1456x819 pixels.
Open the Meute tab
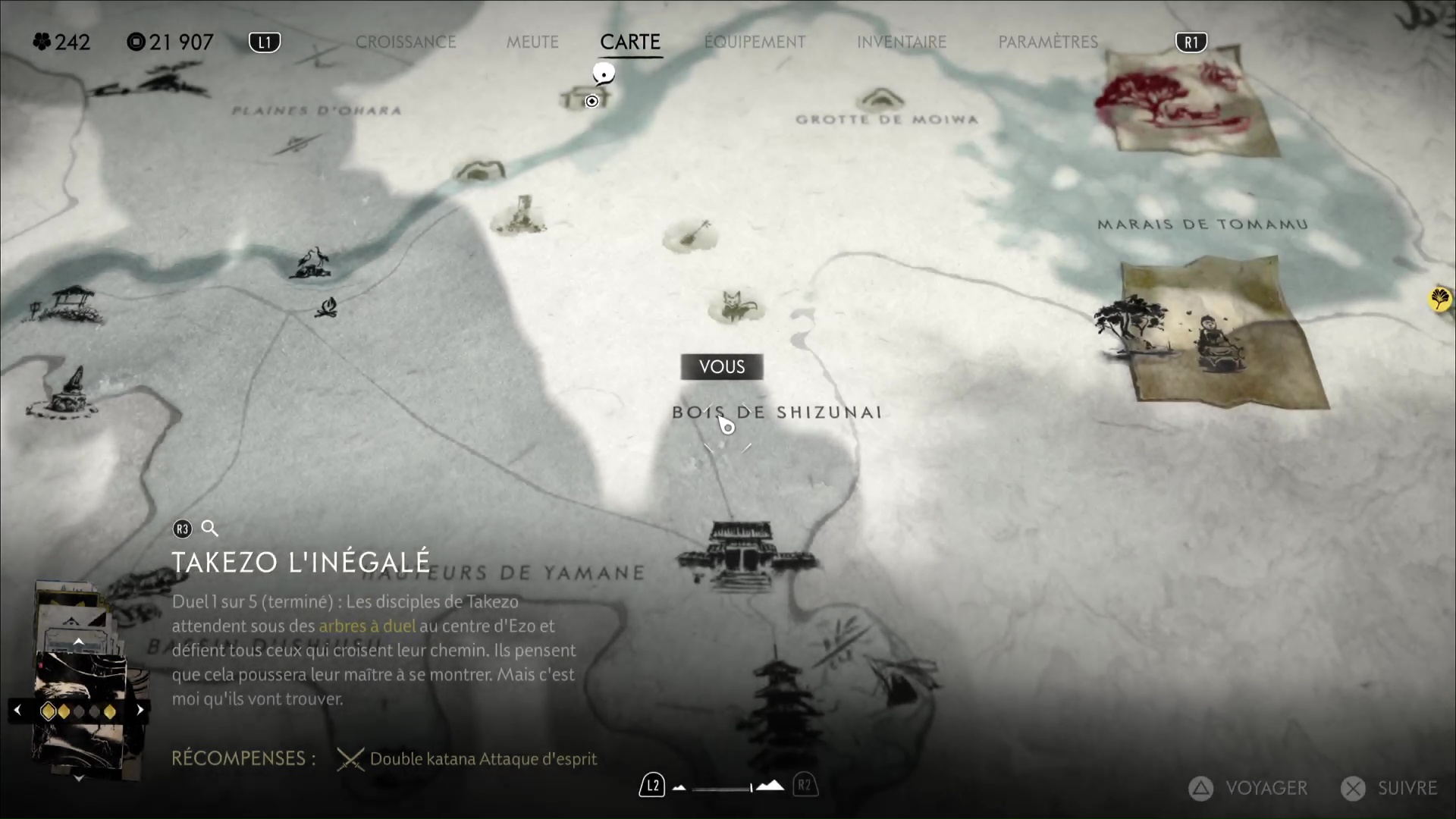coord(532,42)
